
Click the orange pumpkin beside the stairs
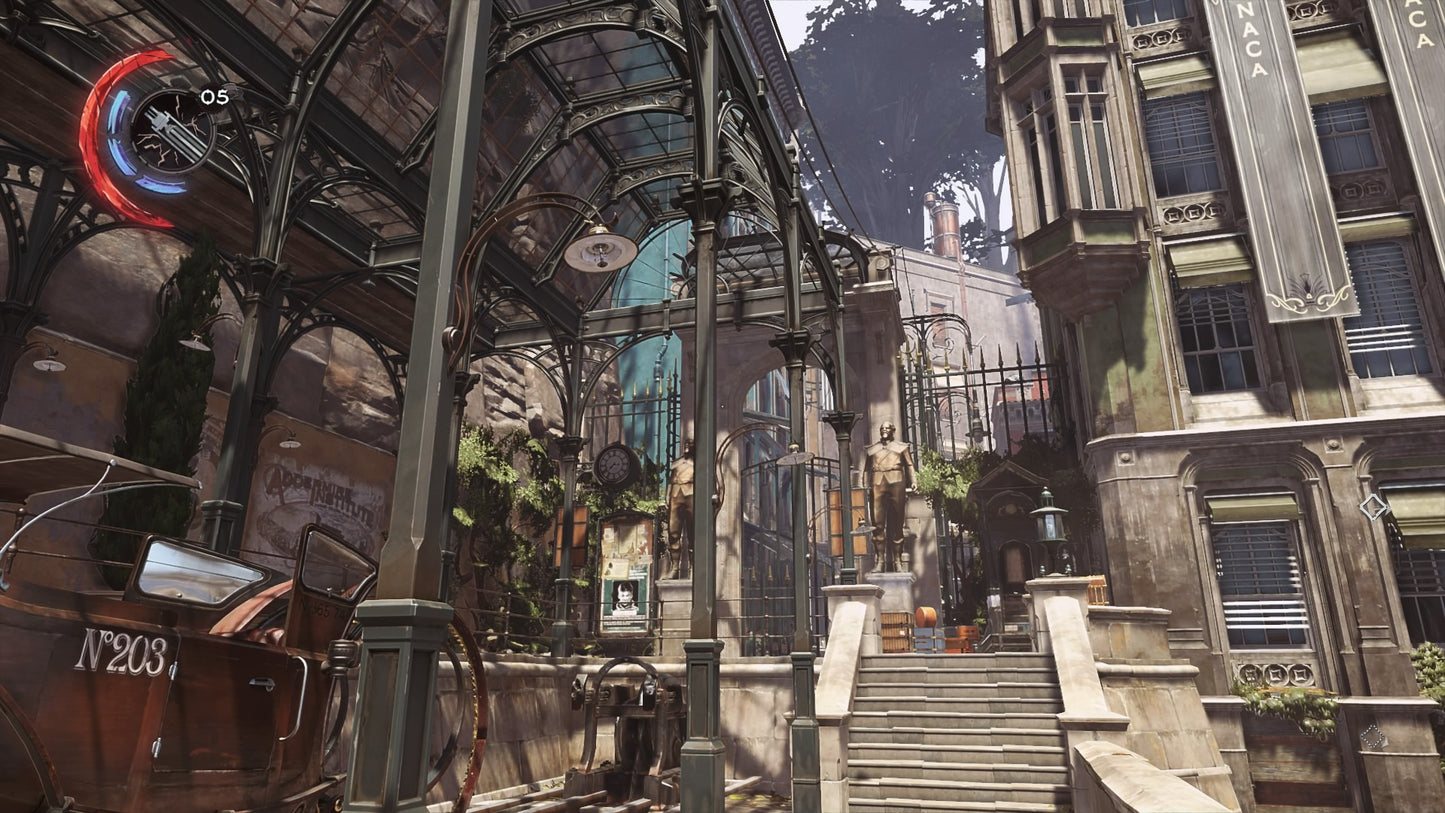coord(925,618)
